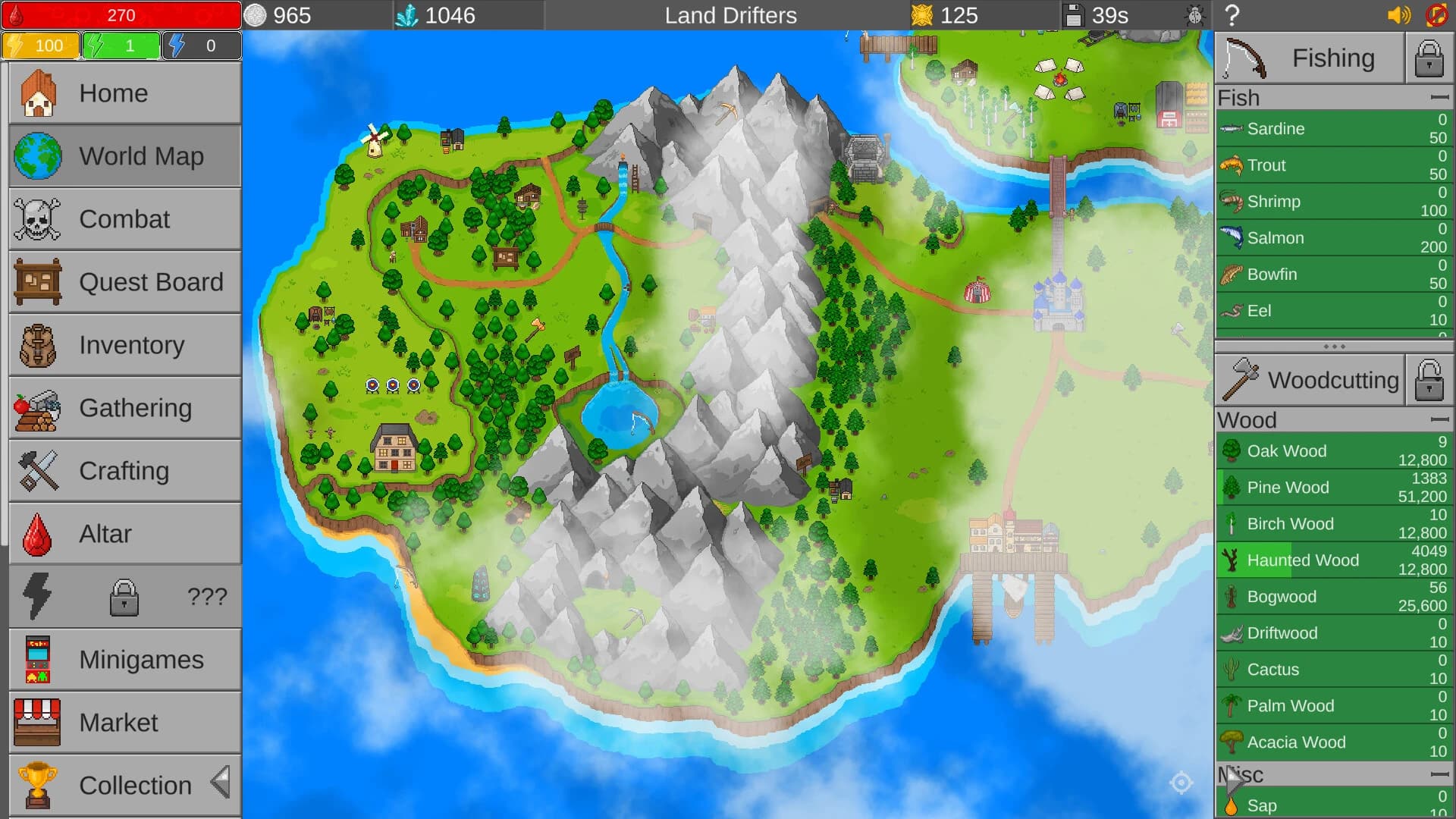Click the fishing rod icon on Fishing panel
This screenshot has height=819, width=1456.
(1244, 57)
